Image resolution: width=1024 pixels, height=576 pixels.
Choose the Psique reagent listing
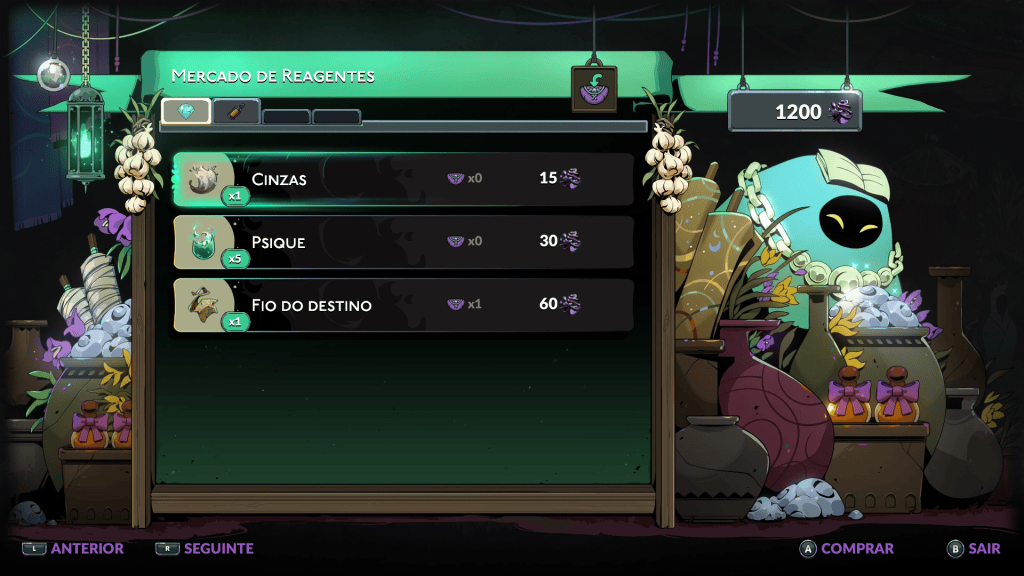(x=403, y=242)
